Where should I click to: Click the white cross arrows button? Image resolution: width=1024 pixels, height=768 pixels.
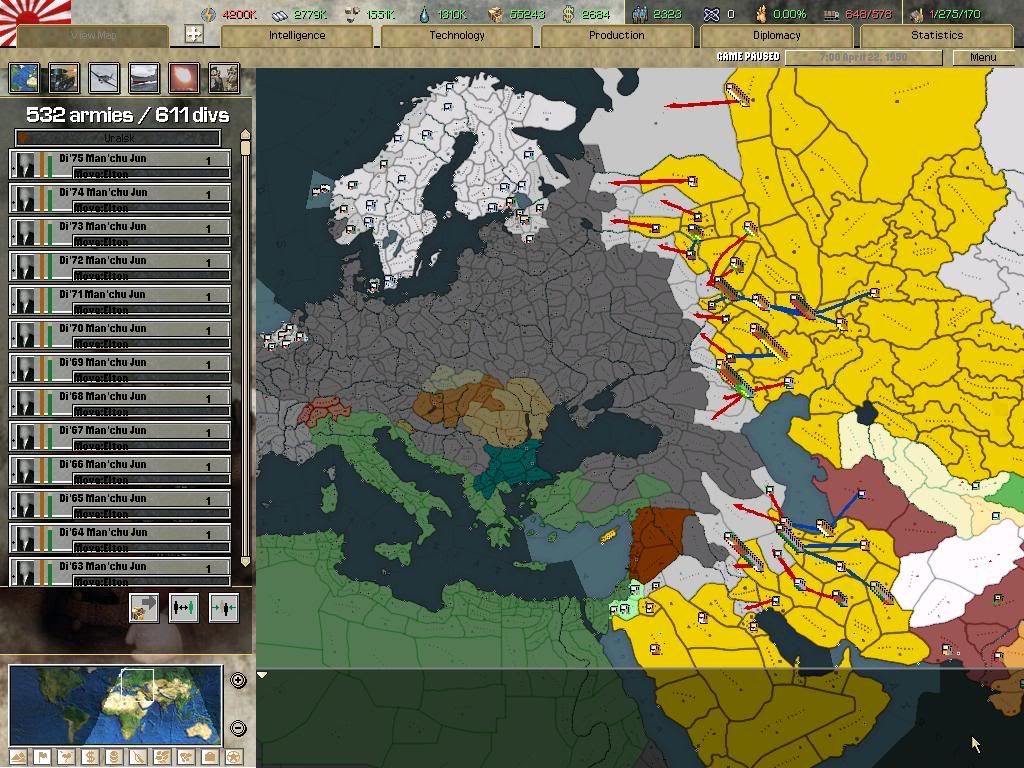point(194,34)
